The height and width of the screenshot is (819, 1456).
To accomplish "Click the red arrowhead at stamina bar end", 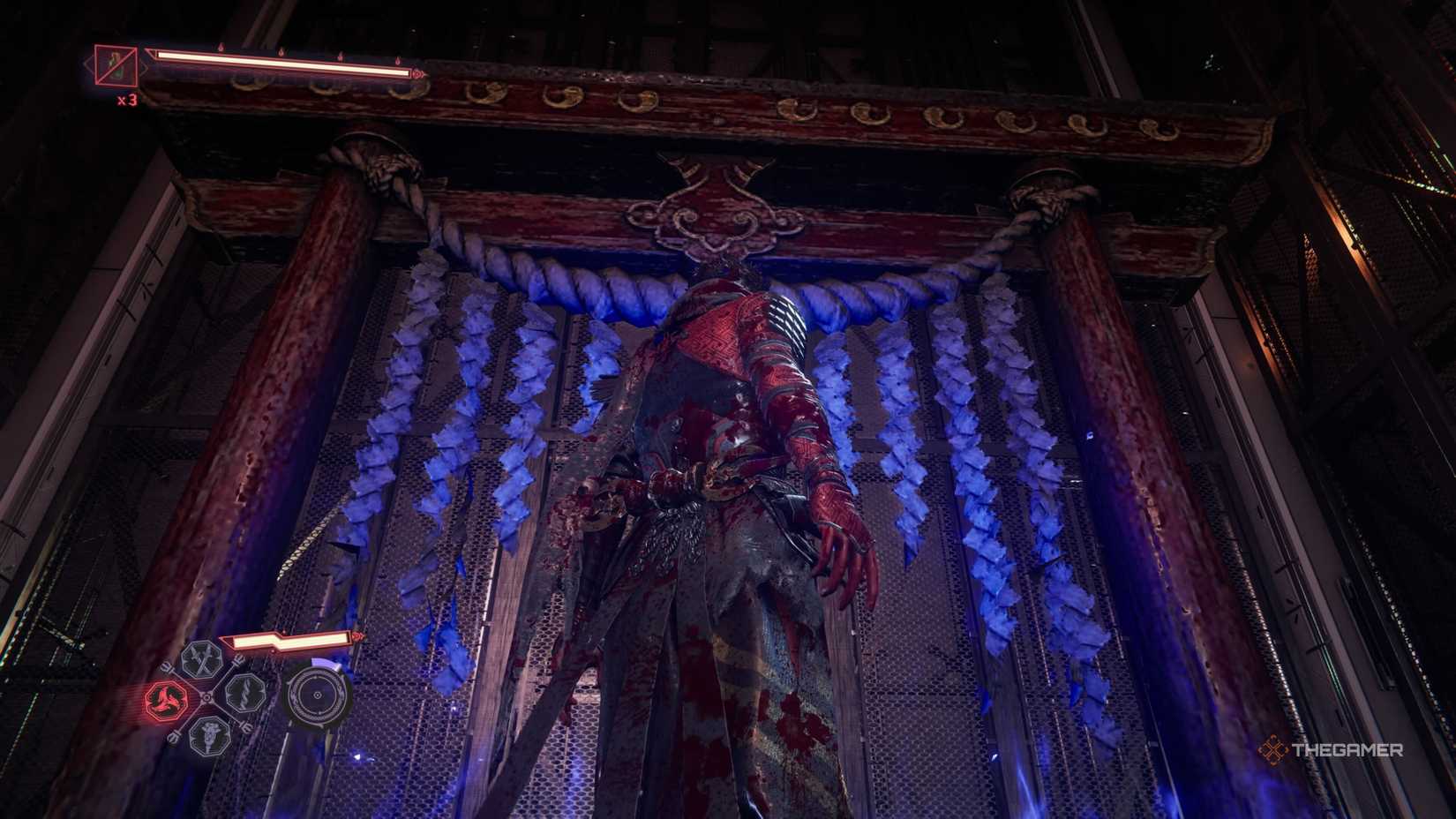I will coord(357,637).
